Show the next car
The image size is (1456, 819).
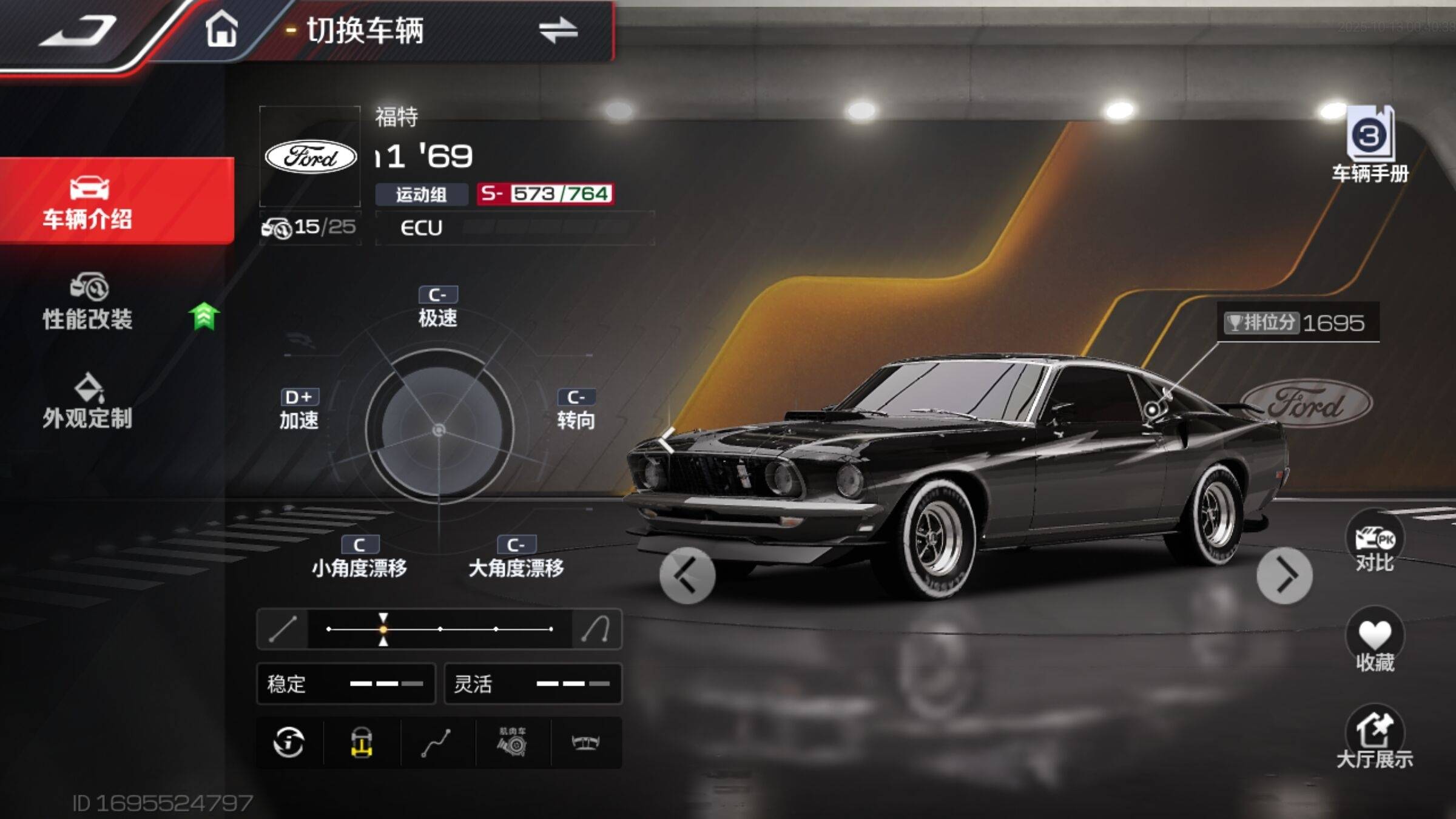(1284, 575)
